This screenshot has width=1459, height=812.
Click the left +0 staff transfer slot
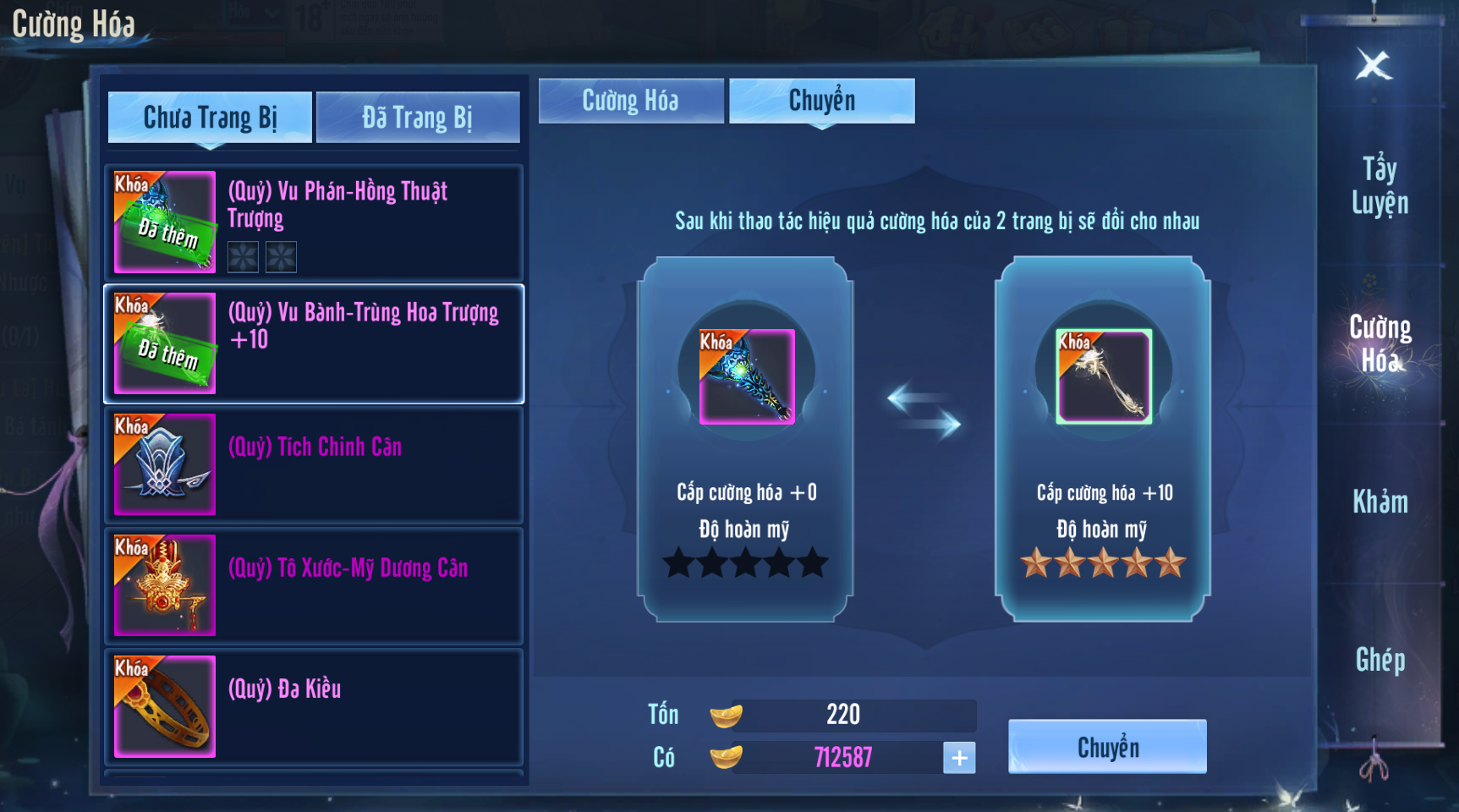point(746,376)
